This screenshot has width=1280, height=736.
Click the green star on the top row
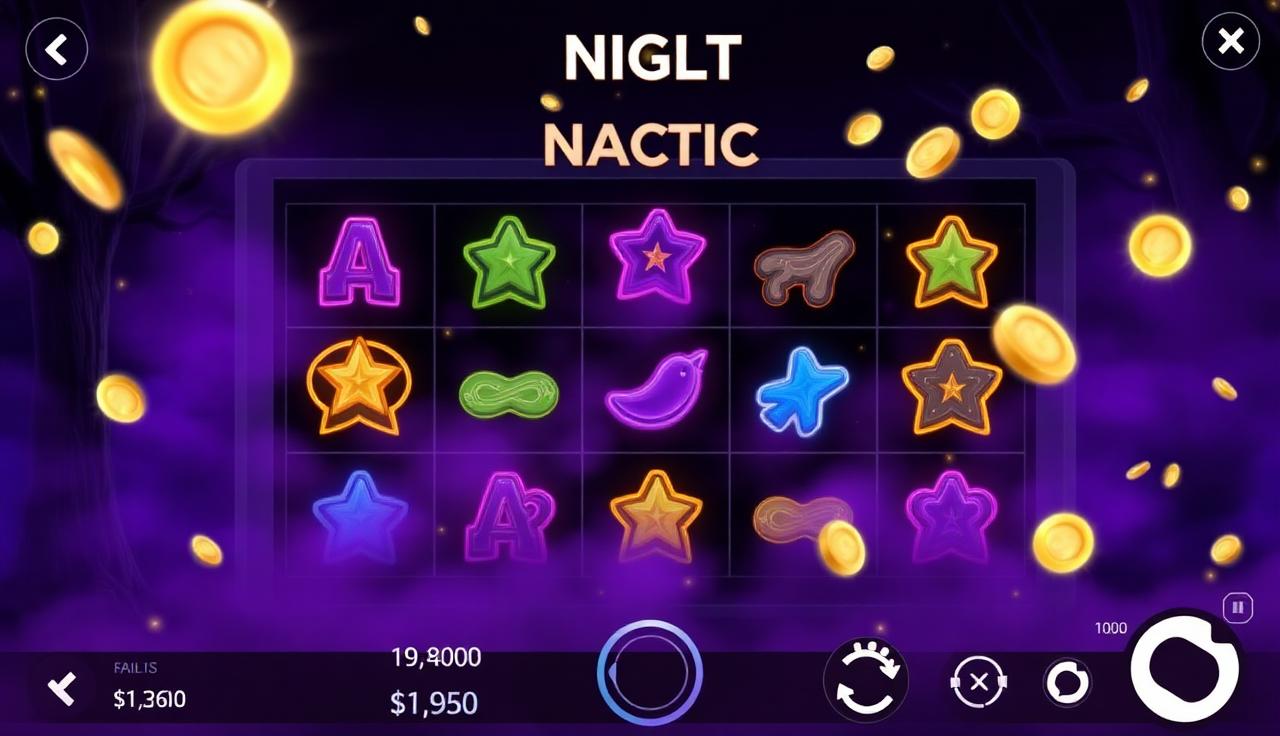pos(507,263)
